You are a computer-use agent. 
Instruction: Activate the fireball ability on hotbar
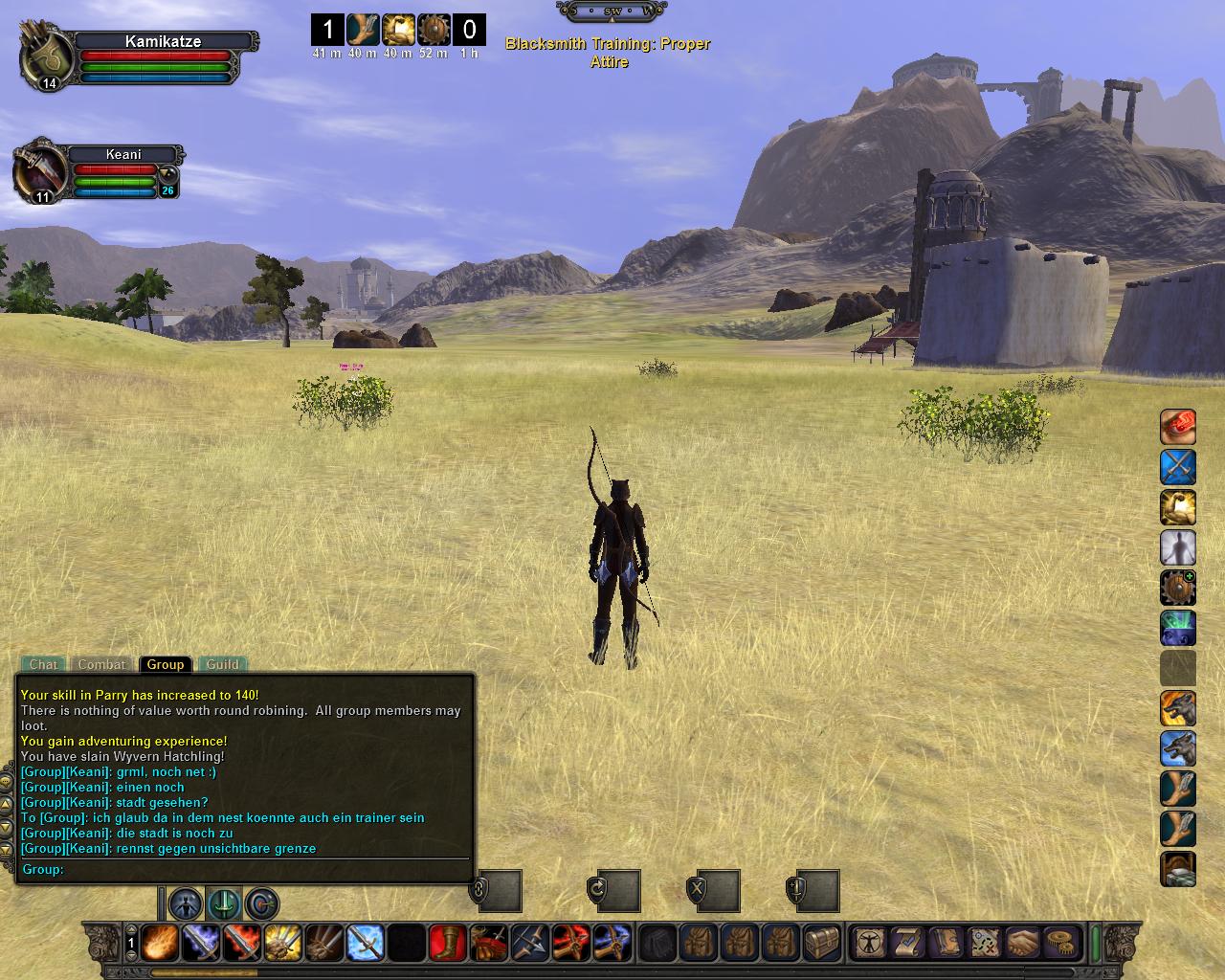[158, 943]
